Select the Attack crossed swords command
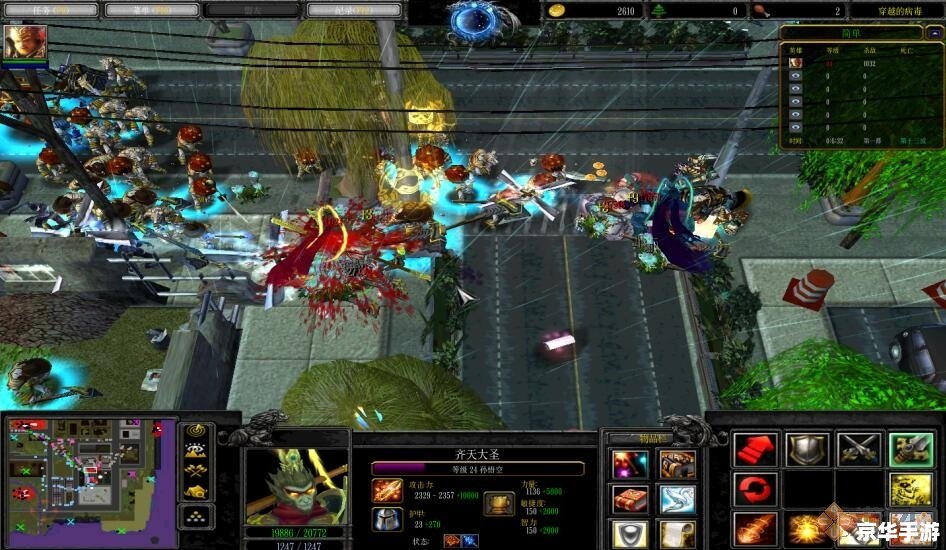 858,450
